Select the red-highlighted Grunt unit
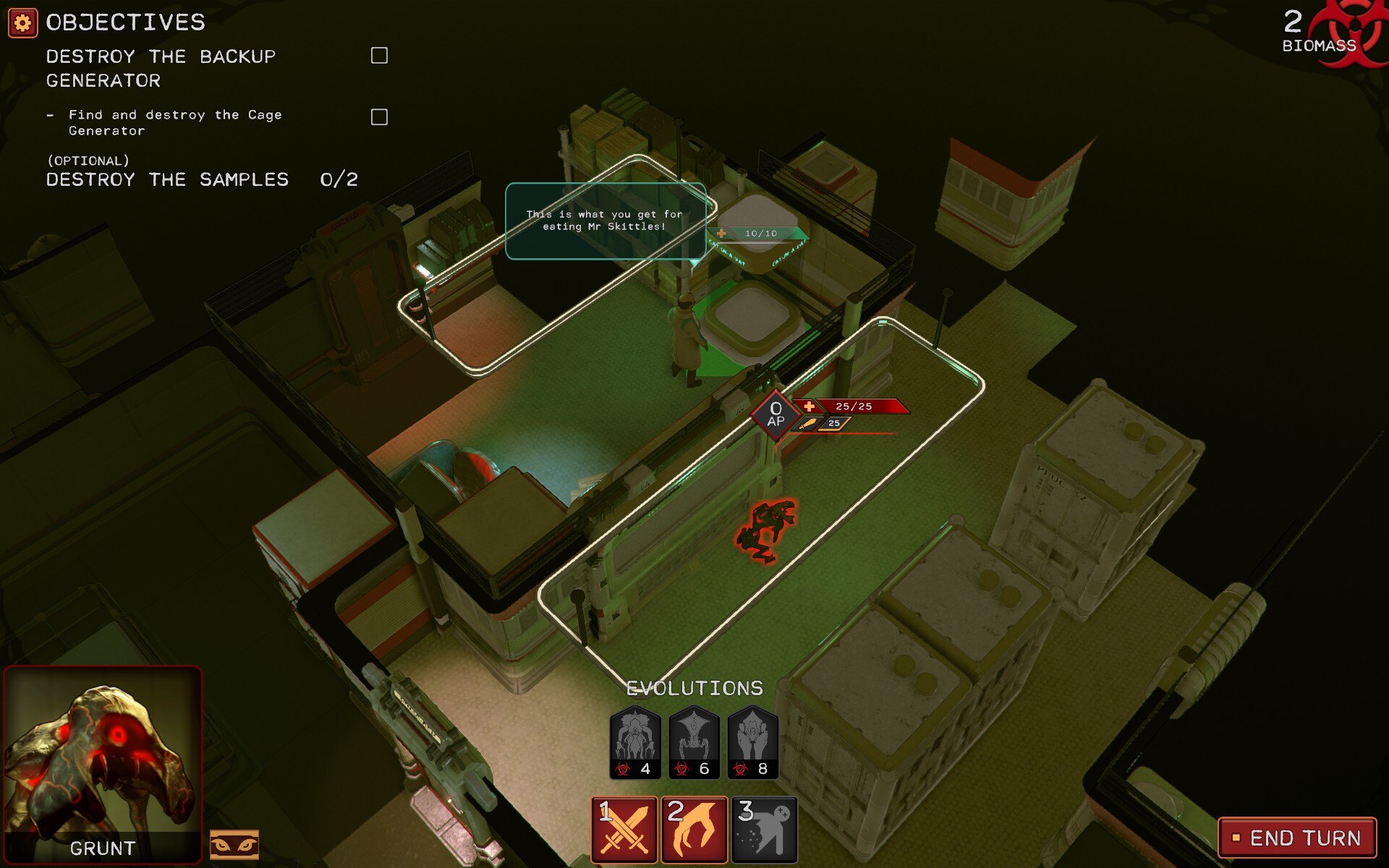 tap(766, 530)
